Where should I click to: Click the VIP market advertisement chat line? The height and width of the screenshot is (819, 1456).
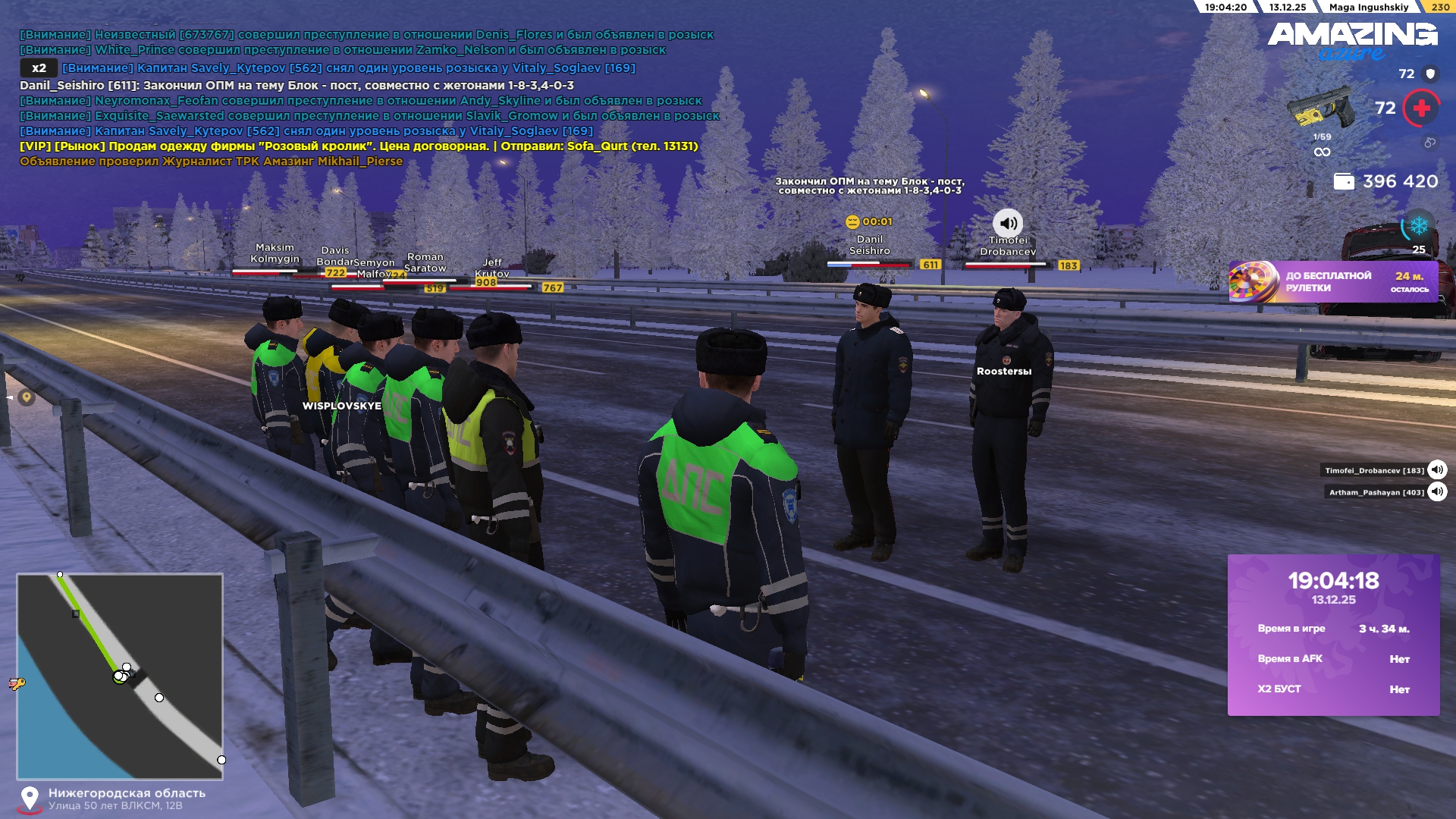point(359,146)
